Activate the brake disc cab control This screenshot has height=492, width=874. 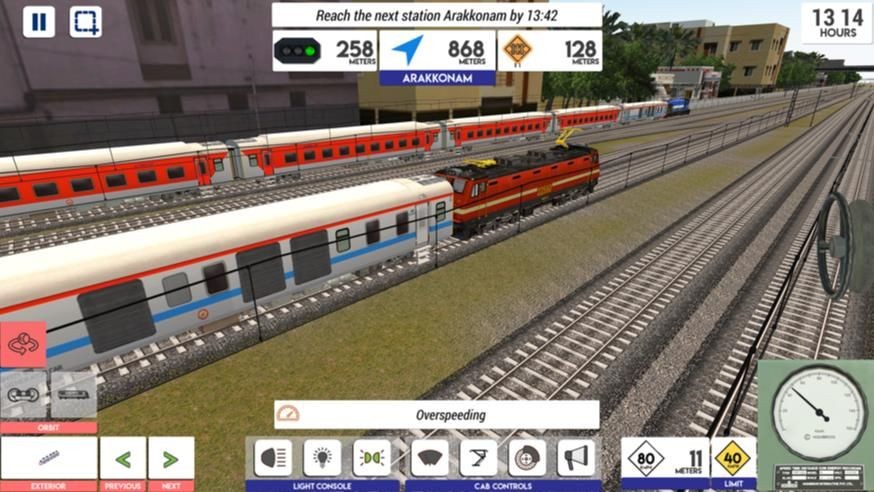click(527, 458)
